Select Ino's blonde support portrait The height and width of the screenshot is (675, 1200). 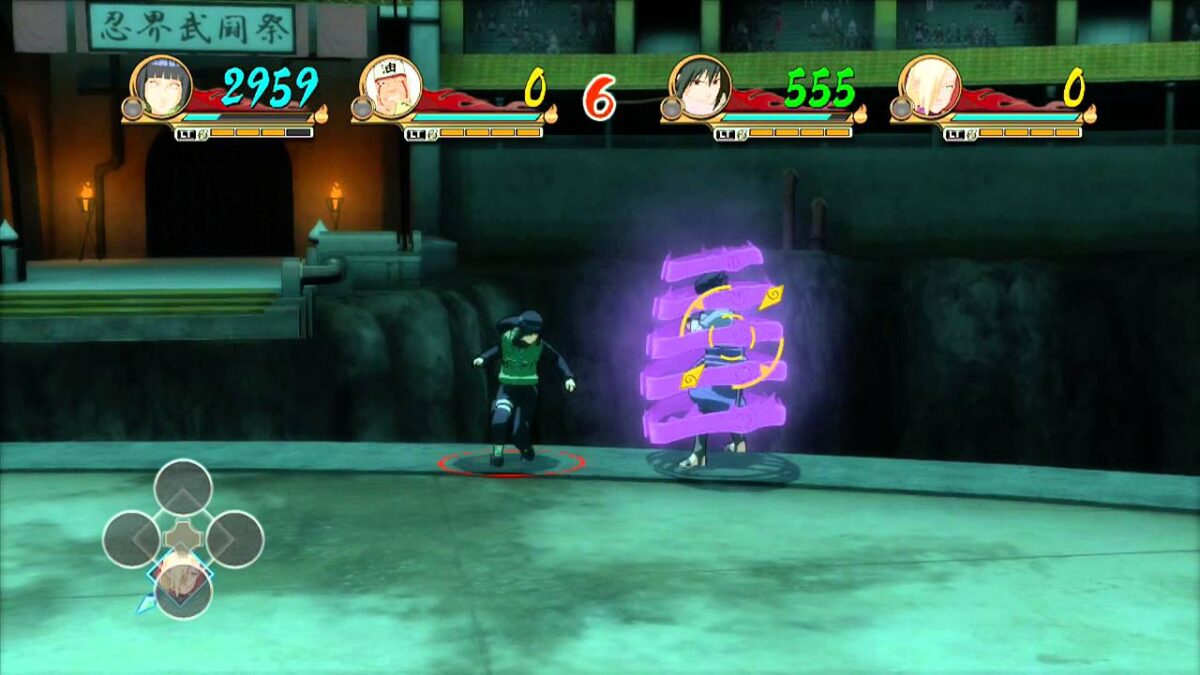[x=929, y=86]
